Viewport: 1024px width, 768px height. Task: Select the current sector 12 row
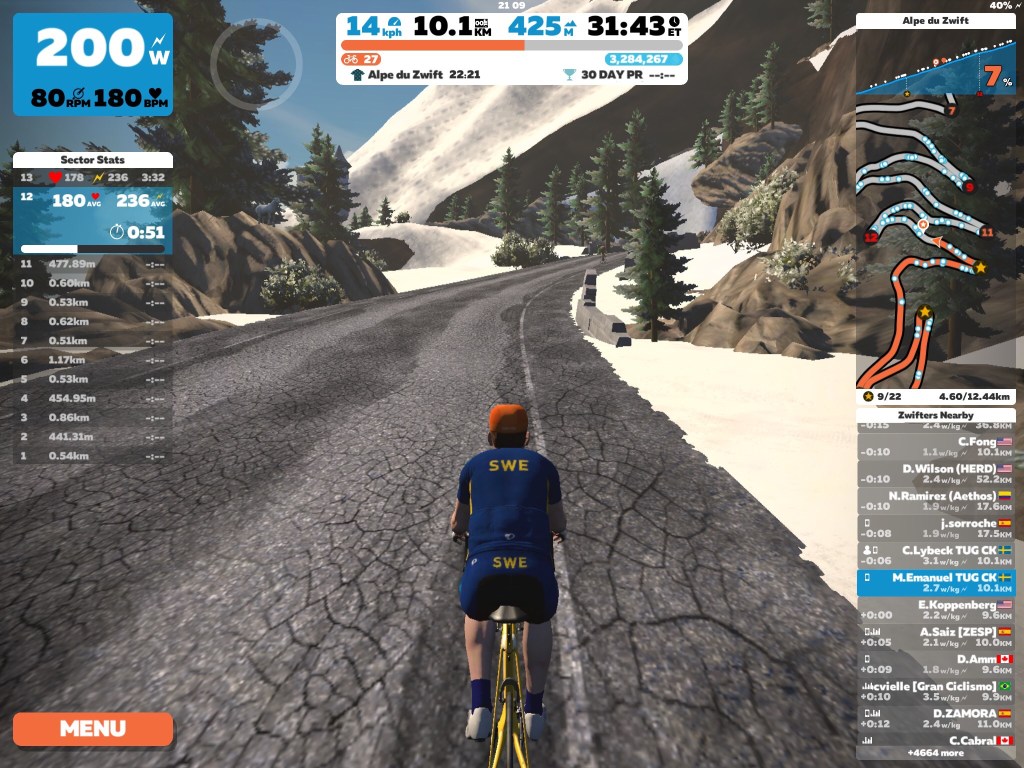[93, 216]
